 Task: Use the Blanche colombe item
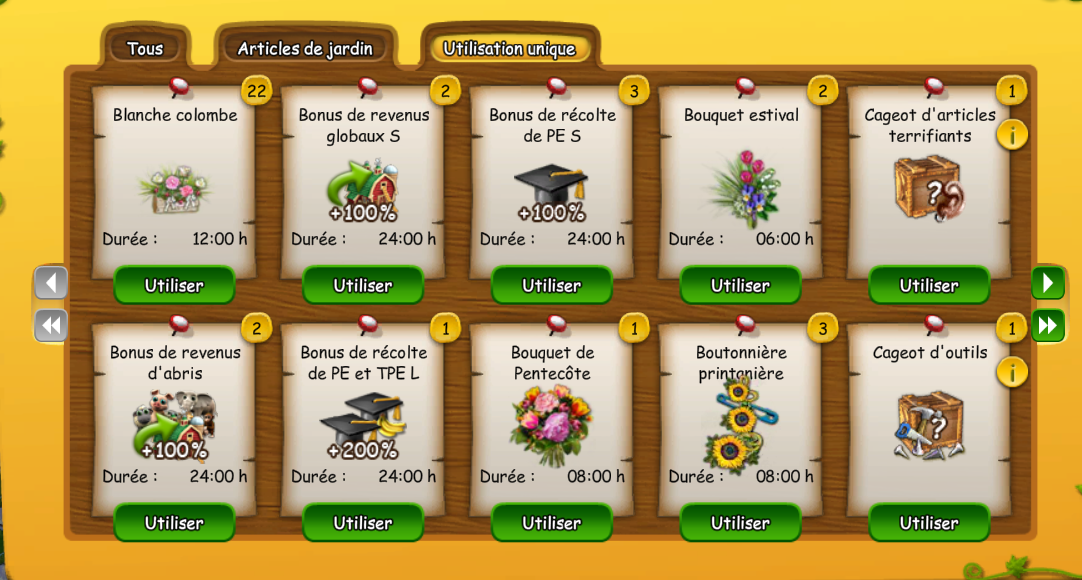174,285
